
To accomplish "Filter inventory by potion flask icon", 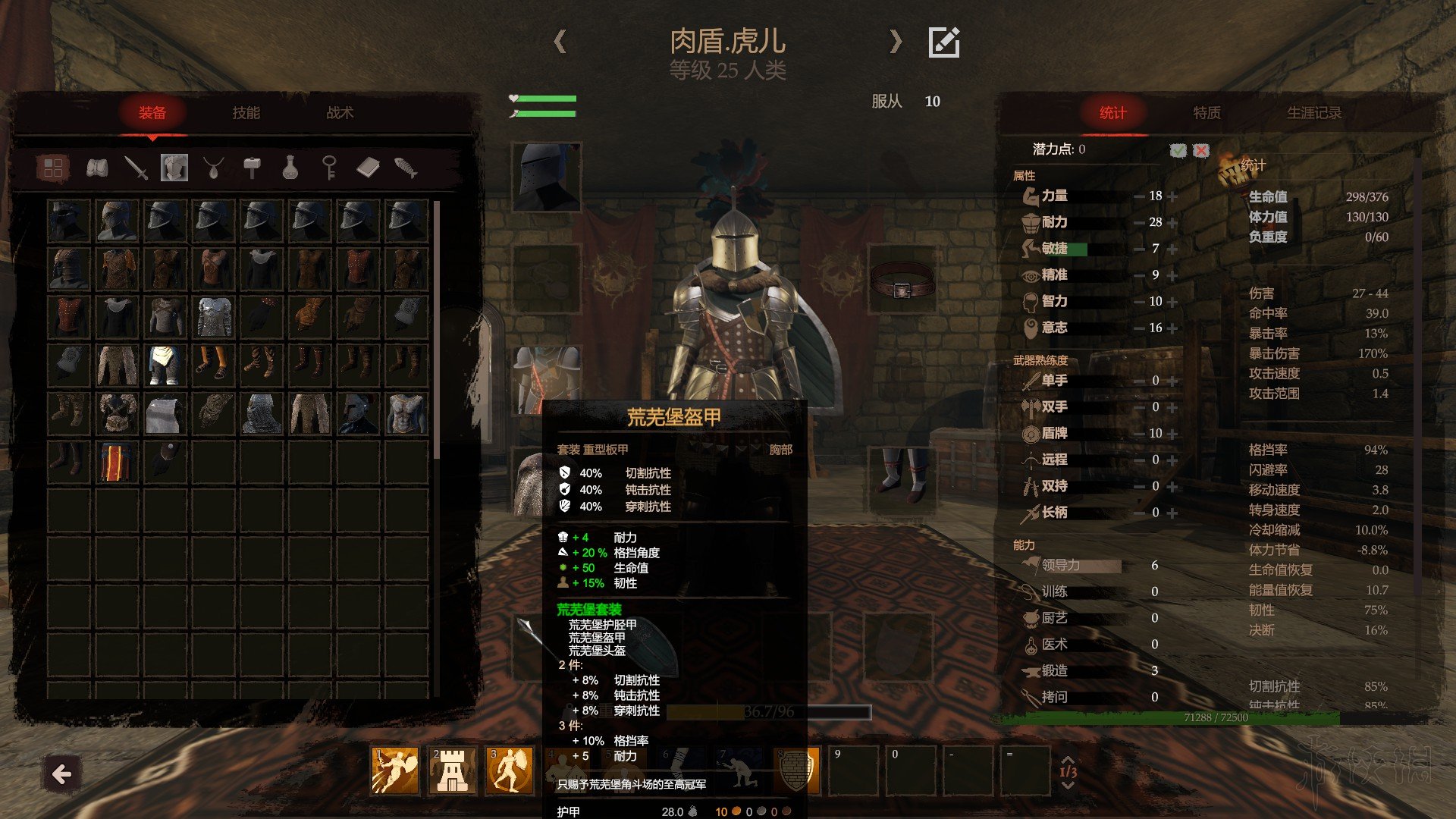I will pyautogui.click(x=290, y=168).
